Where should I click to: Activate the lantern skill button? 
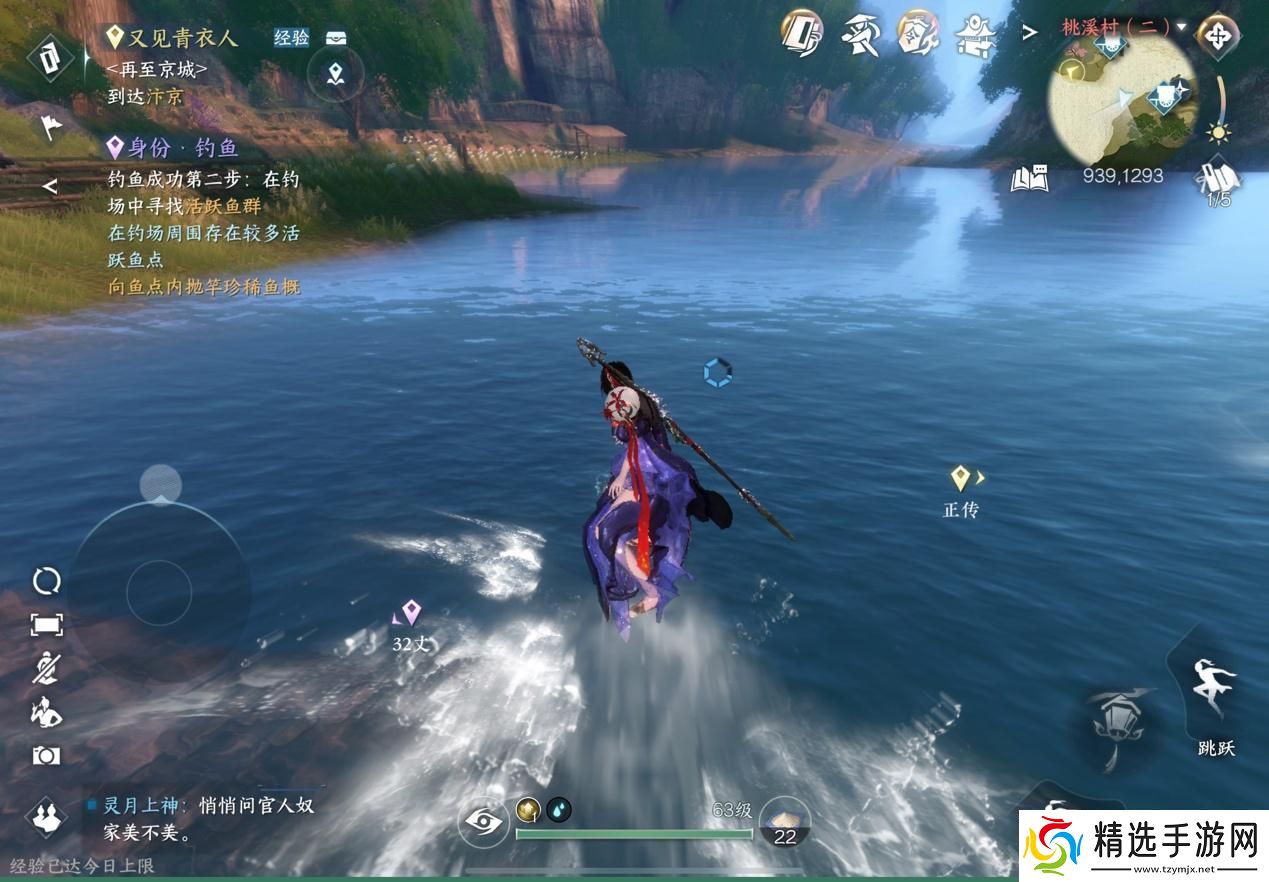point(1113,720)
